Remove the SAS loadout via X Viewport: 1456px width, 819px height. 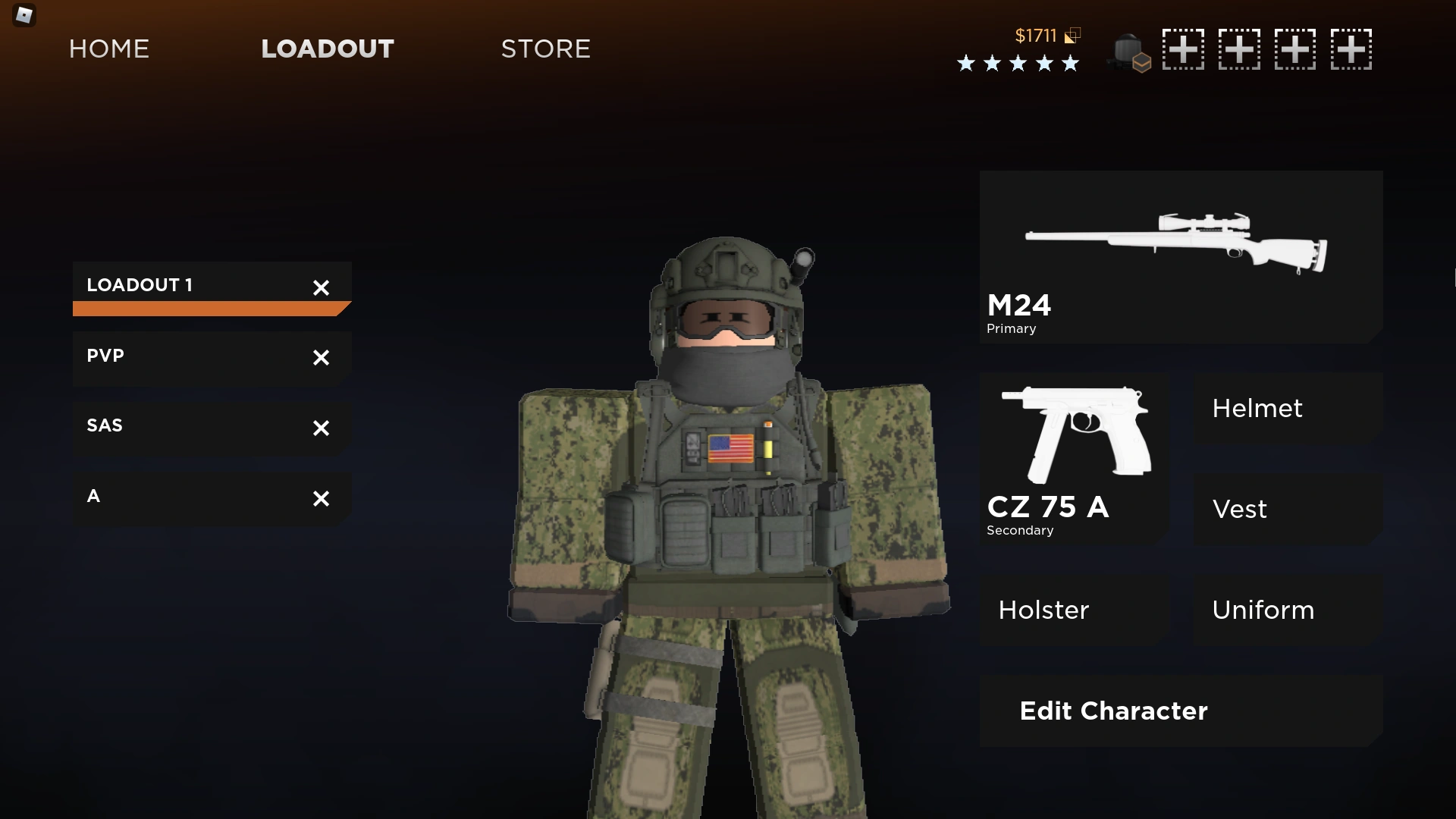point(321,428)
